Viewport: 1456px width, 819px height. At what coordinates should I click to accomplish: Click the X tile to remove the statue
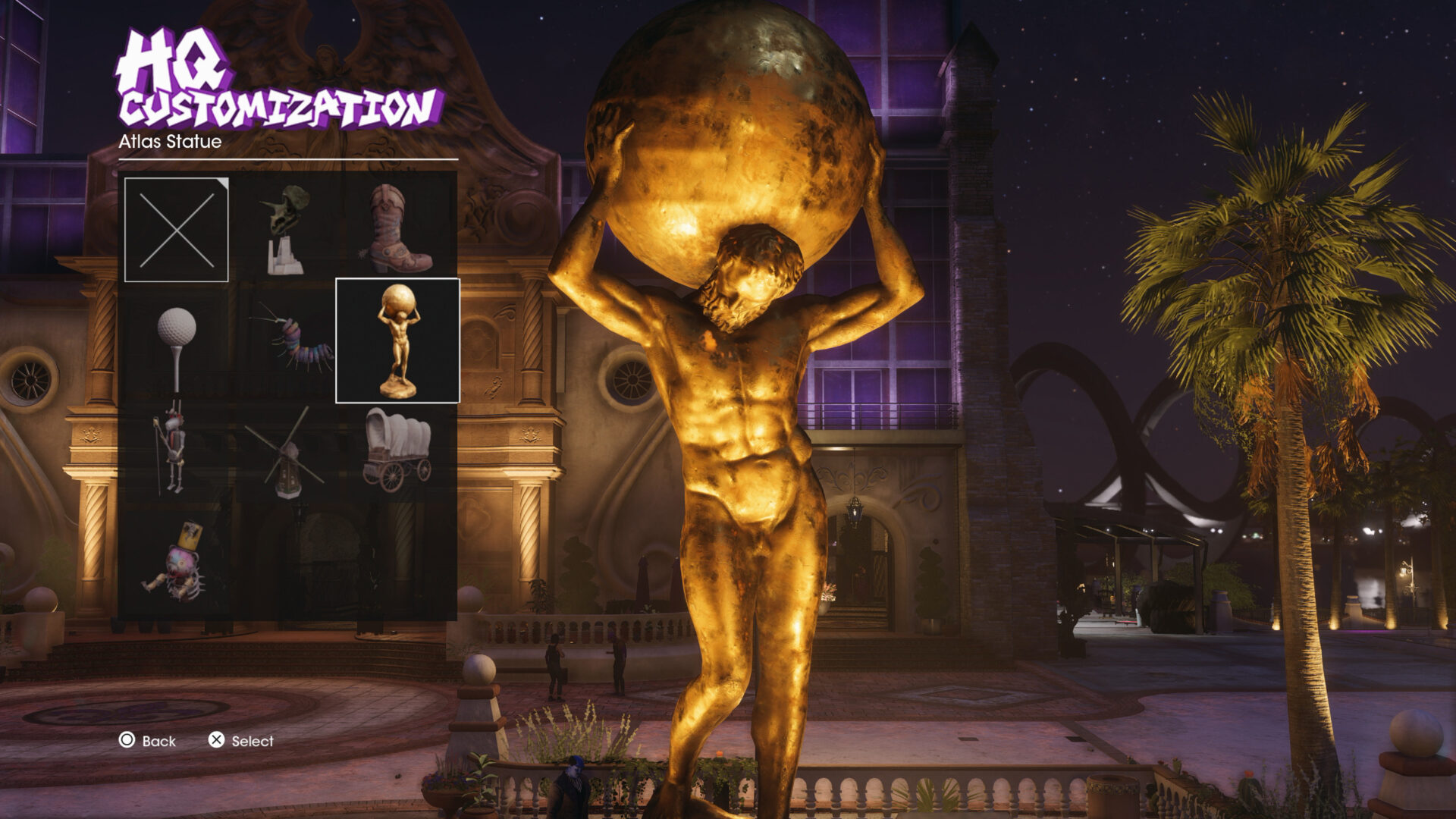click(x=177, y=227)
